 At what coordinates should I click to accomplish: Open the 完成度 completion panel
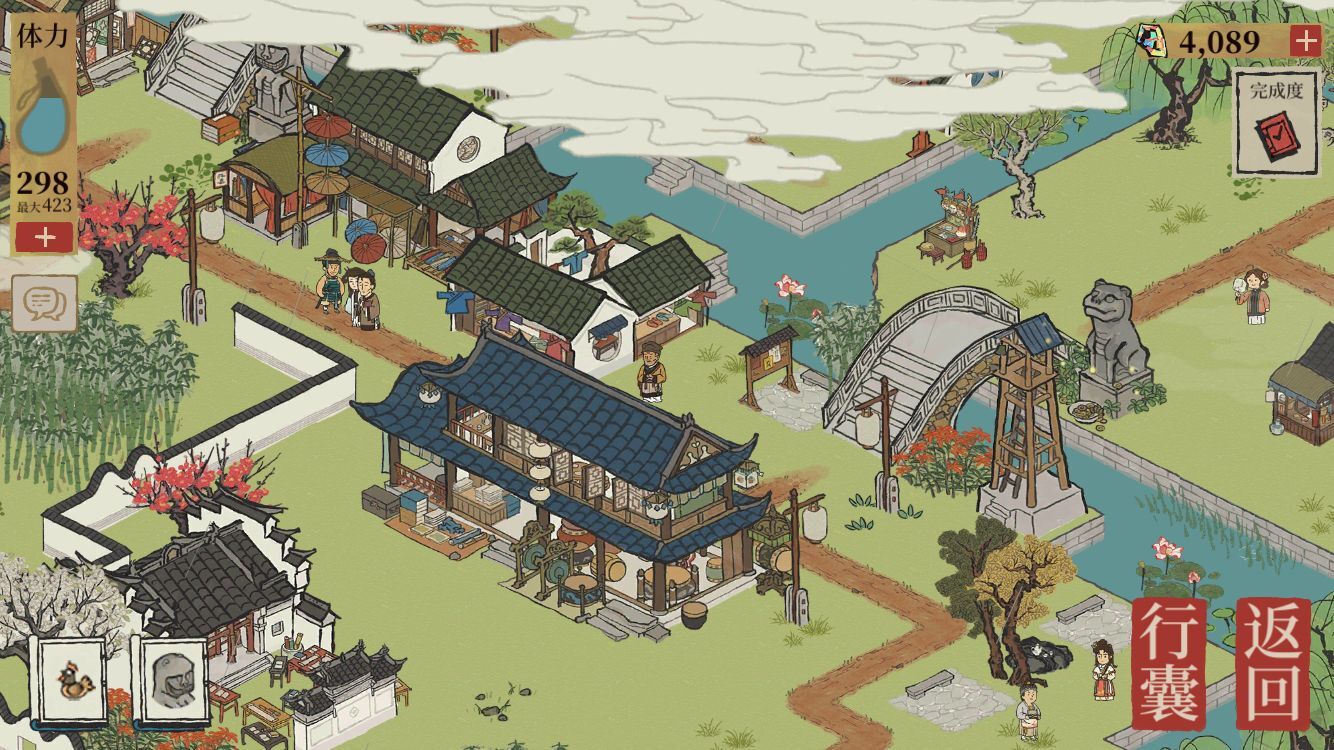1275,122
